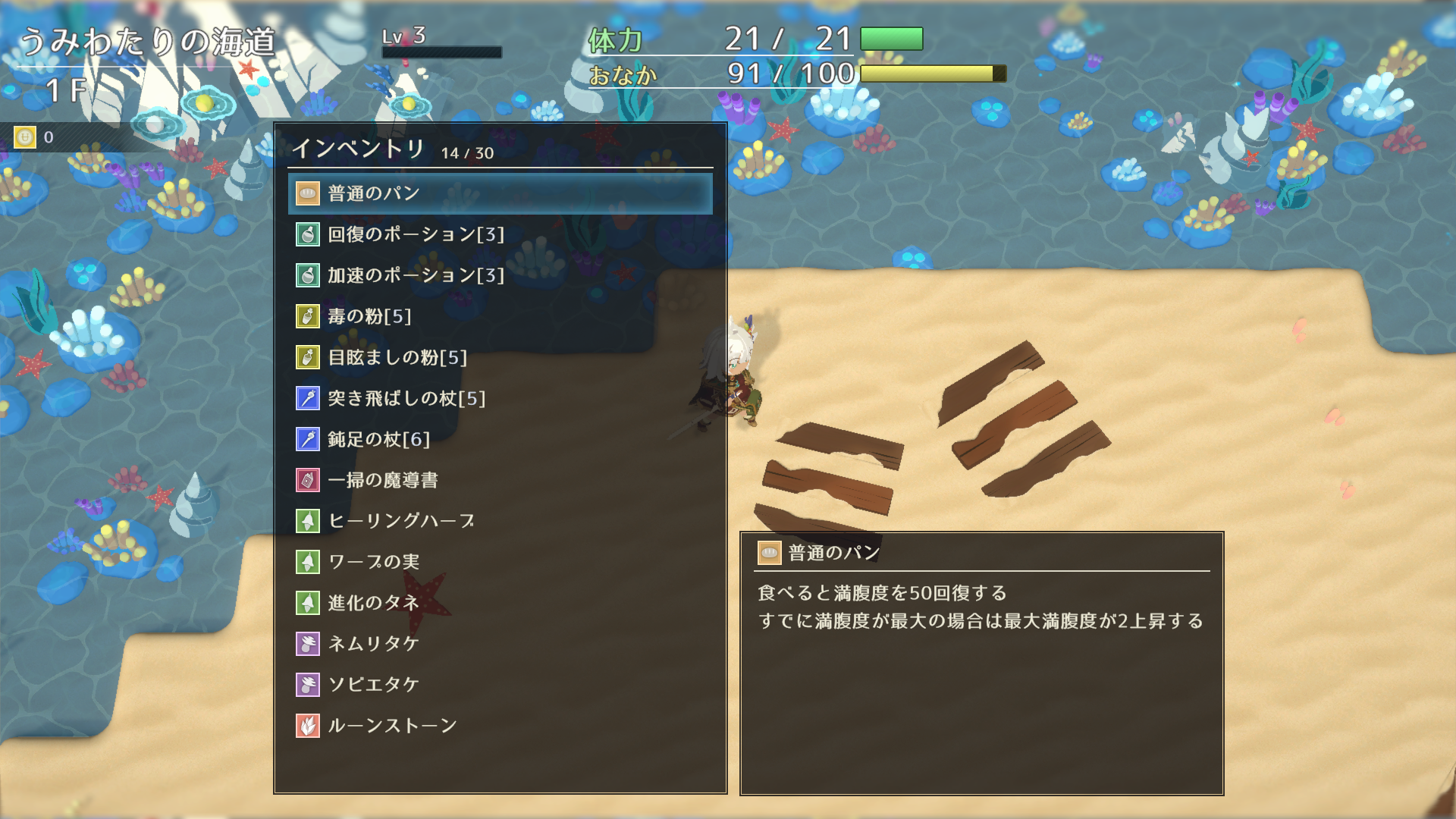Click the yellow powder icon for 毒の粉

point(307,317)
